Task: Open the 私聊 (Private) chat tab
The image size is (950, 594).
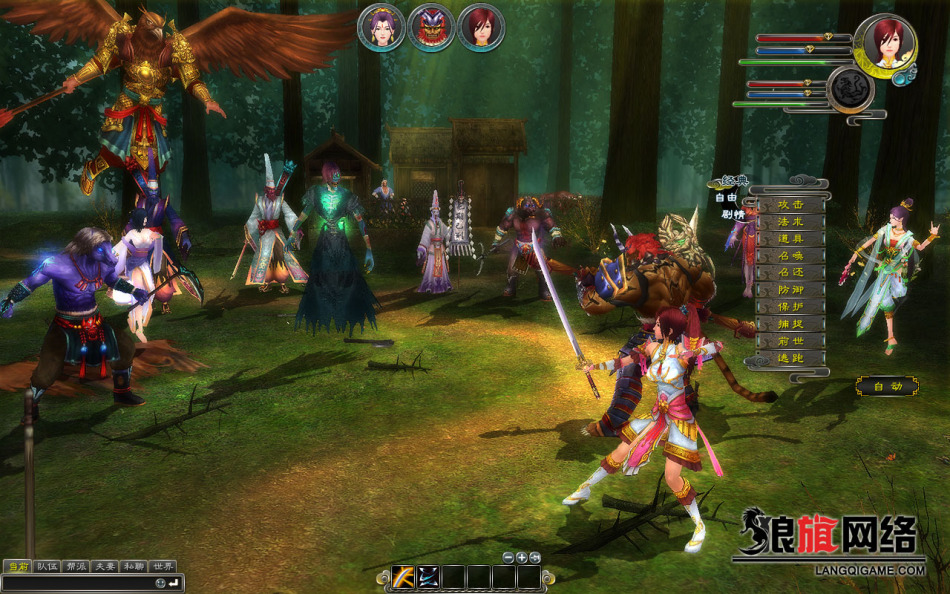Action: (134, 566)
